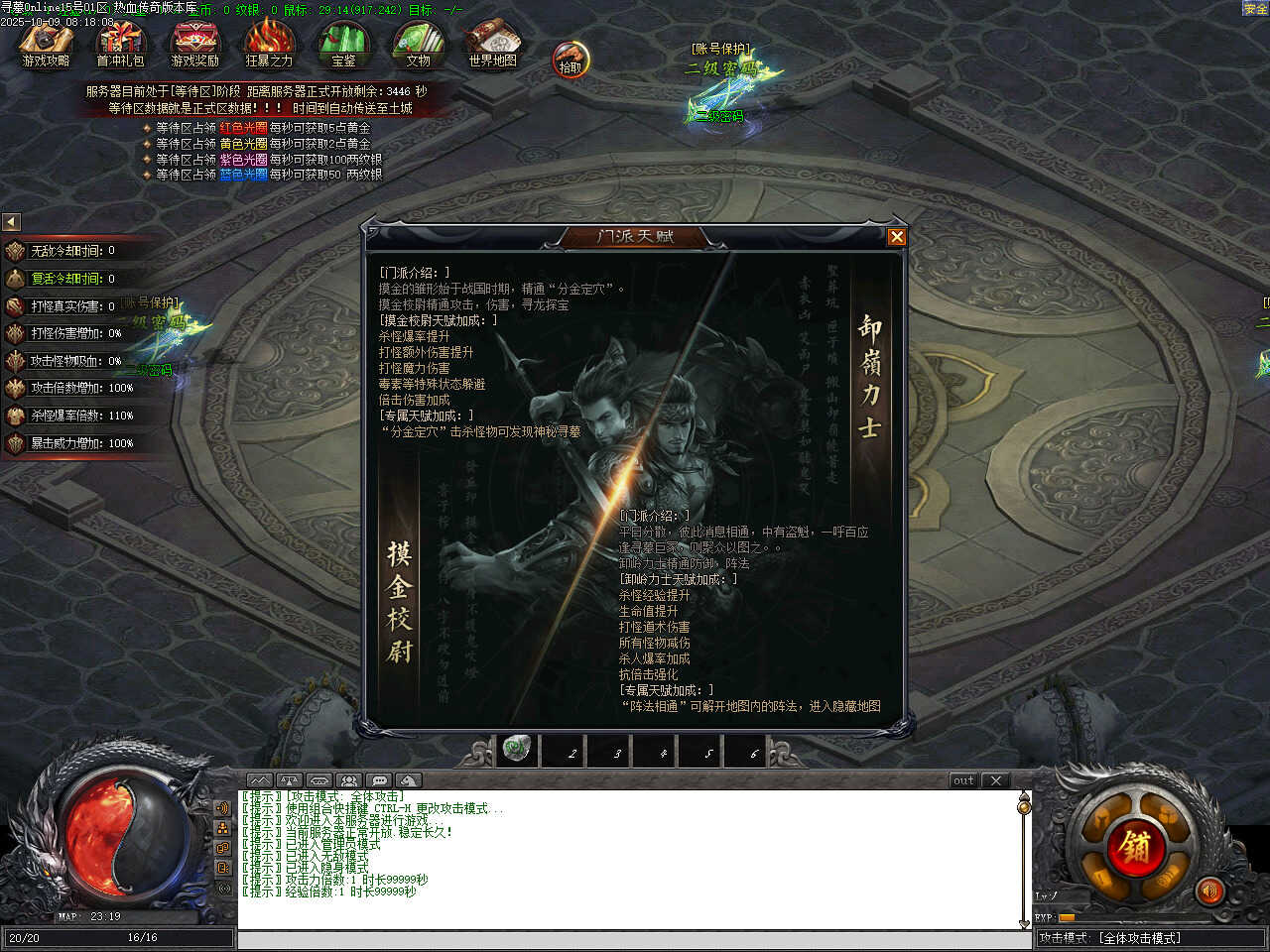Collapse the left stats panel with the arrow

(x=11, y=222)
